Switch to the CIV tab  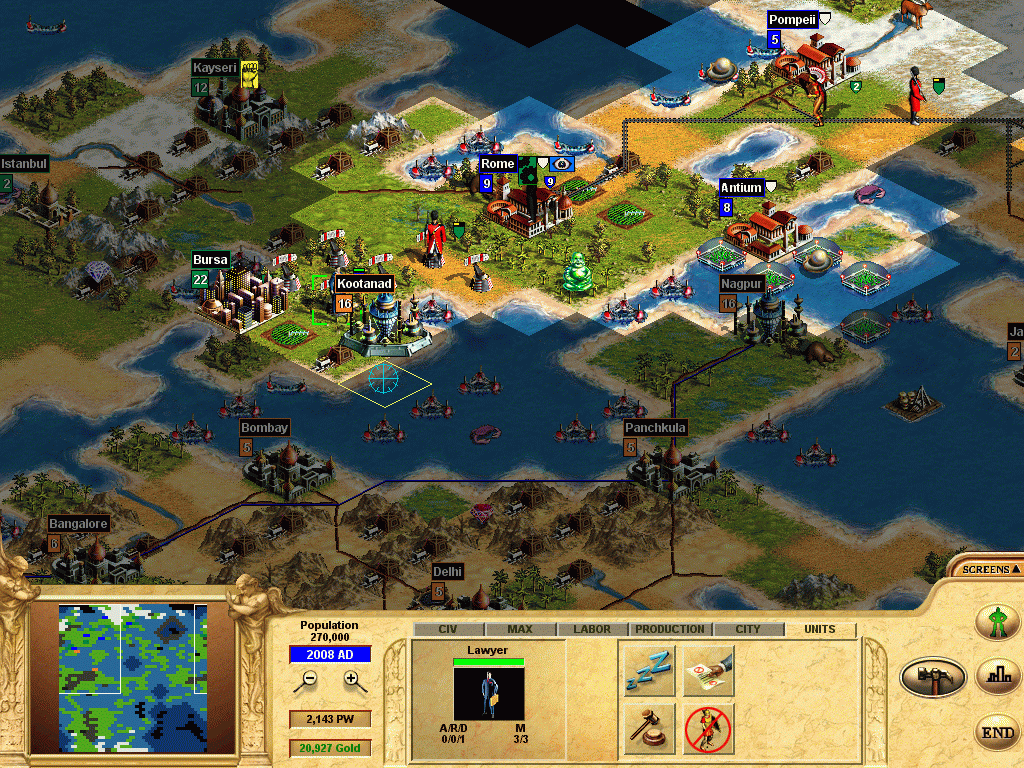click(447, 630)
